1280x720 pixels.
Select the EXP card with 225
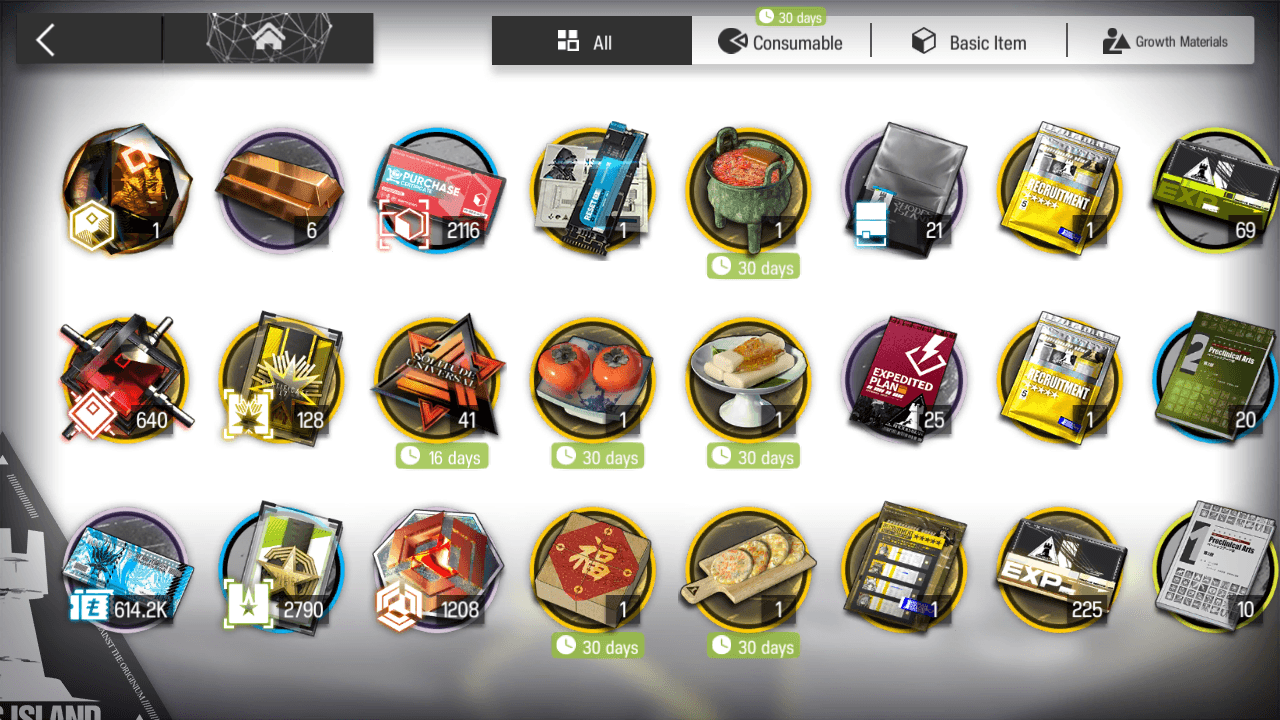point(1062,570)
